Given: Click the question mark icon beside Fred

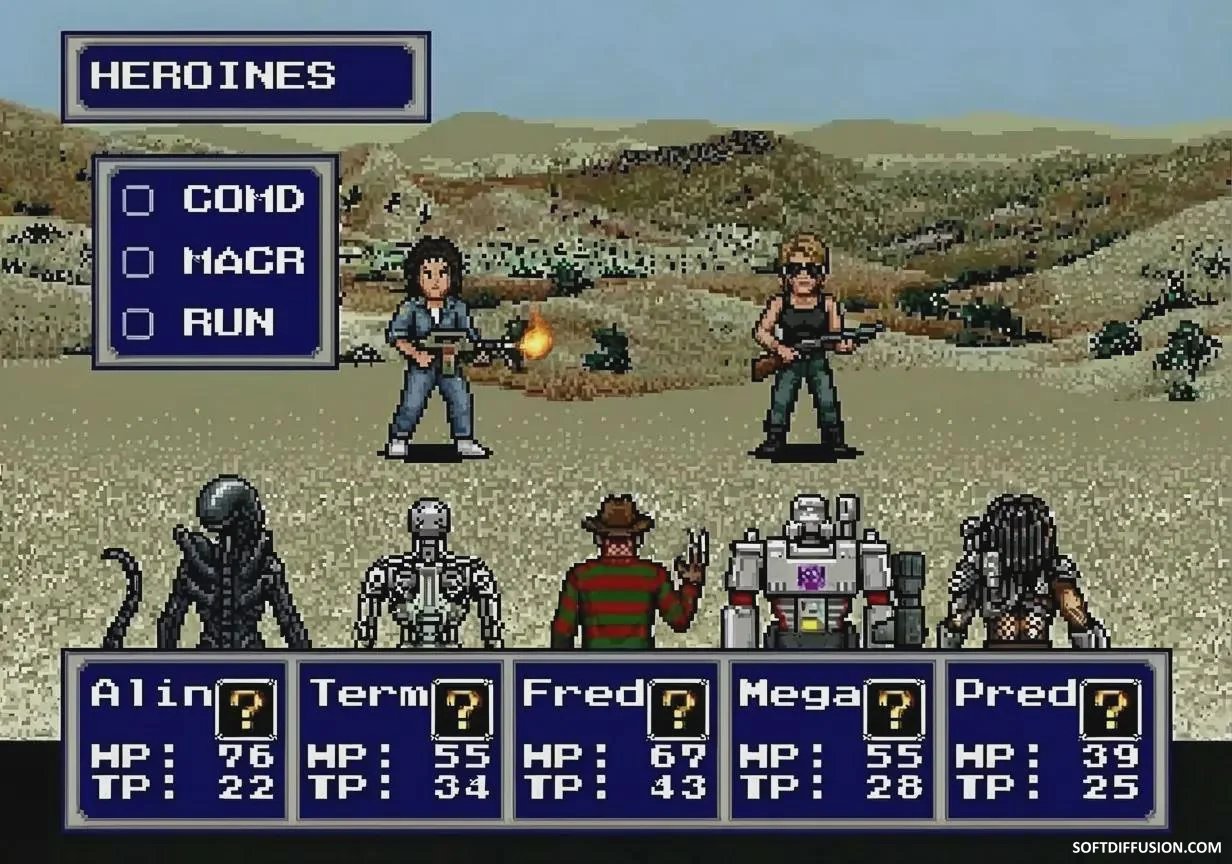Looking at the screenshot, I should (679, 710).
